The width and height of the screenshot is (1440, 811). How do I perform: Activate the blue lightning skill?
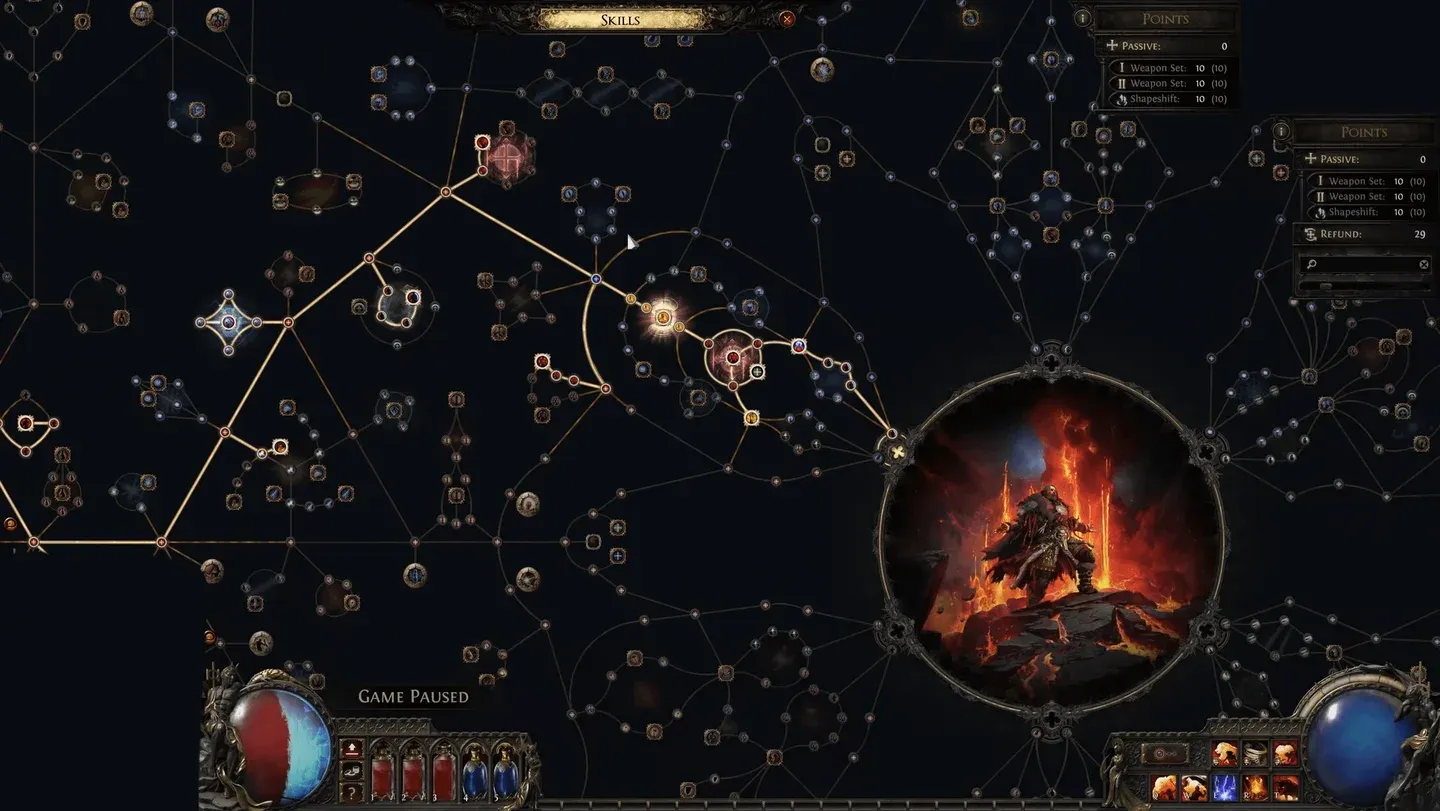(x=1226, y=788)
